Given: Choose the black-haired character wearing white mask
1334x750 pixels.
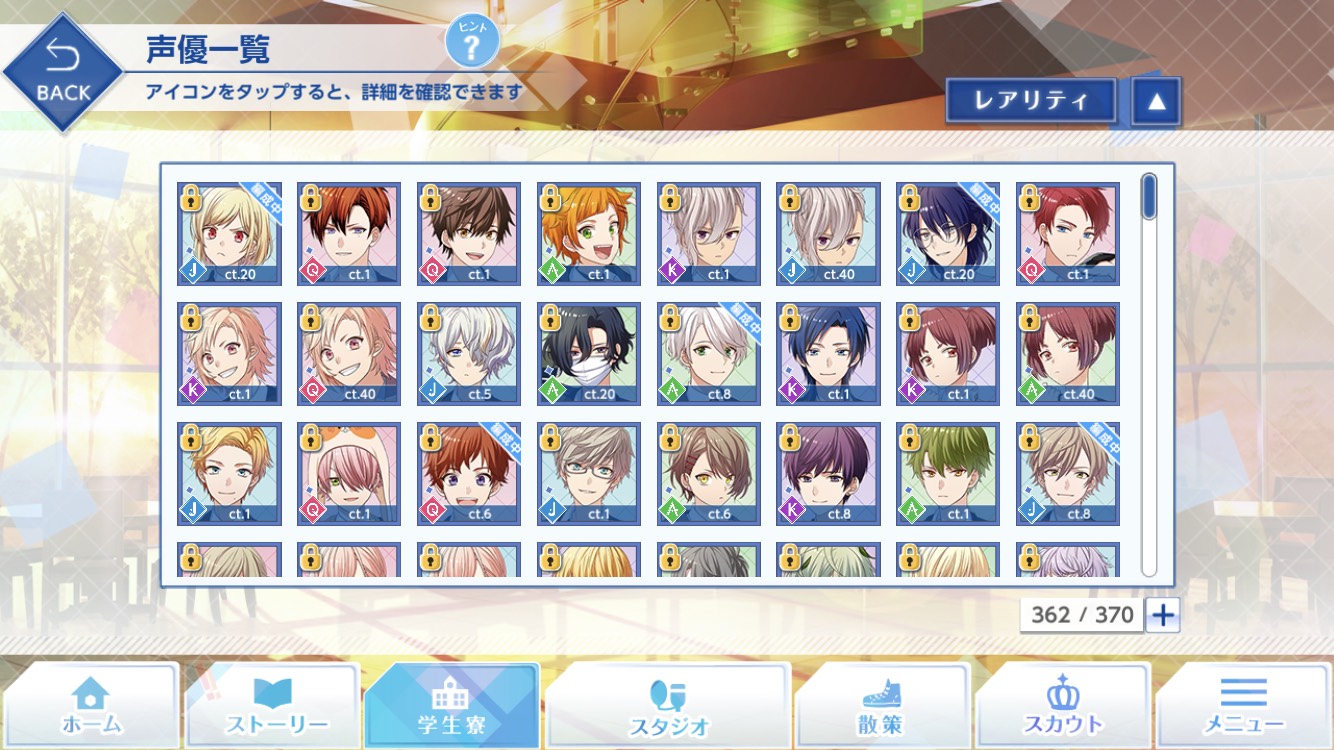Looking at the screenshot, I should pos(589,354).
